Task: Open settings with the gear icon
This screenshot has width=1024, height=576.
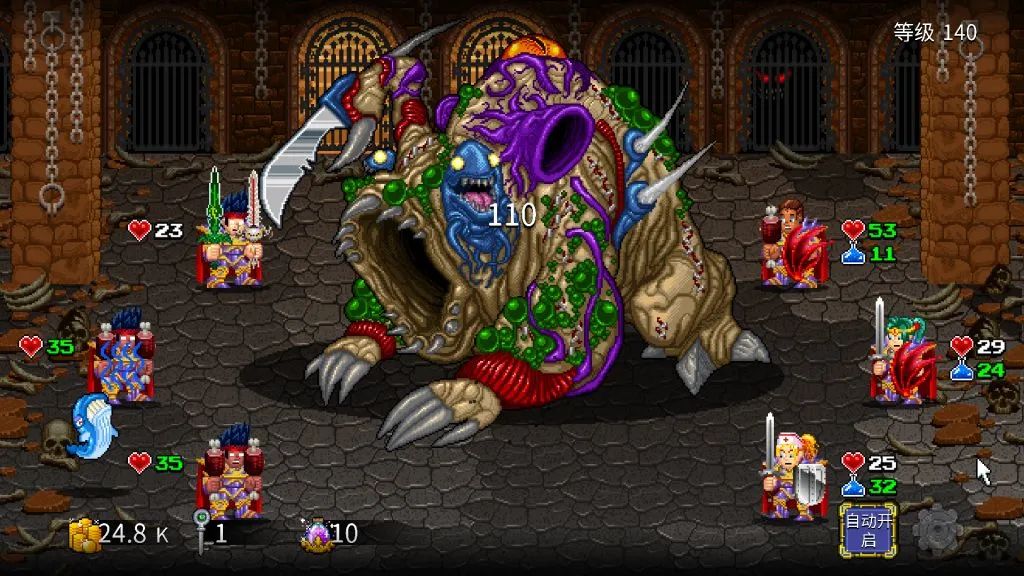Action: (936, 531)
